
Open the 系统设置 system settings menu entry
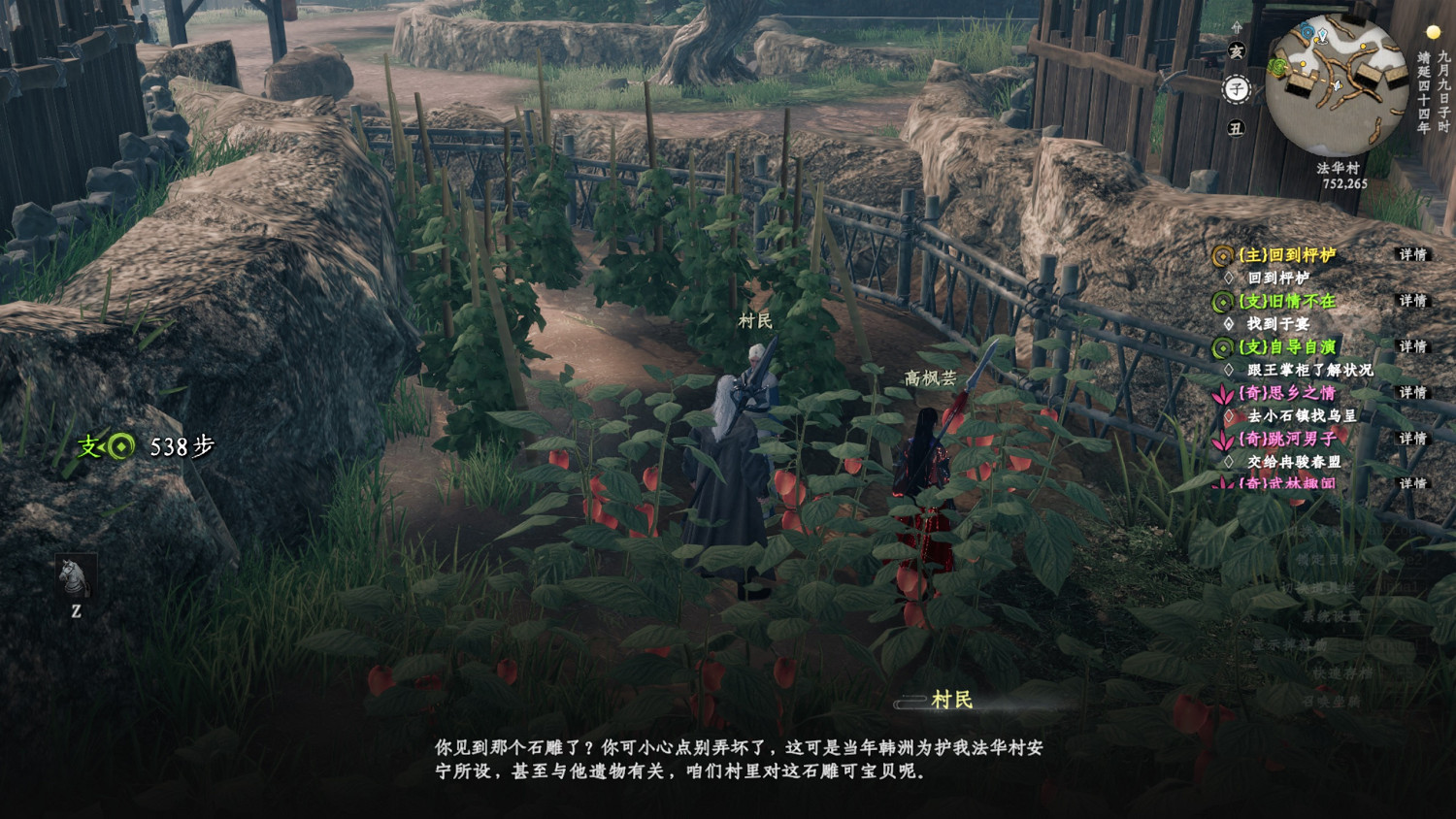tap(1332, 617)
